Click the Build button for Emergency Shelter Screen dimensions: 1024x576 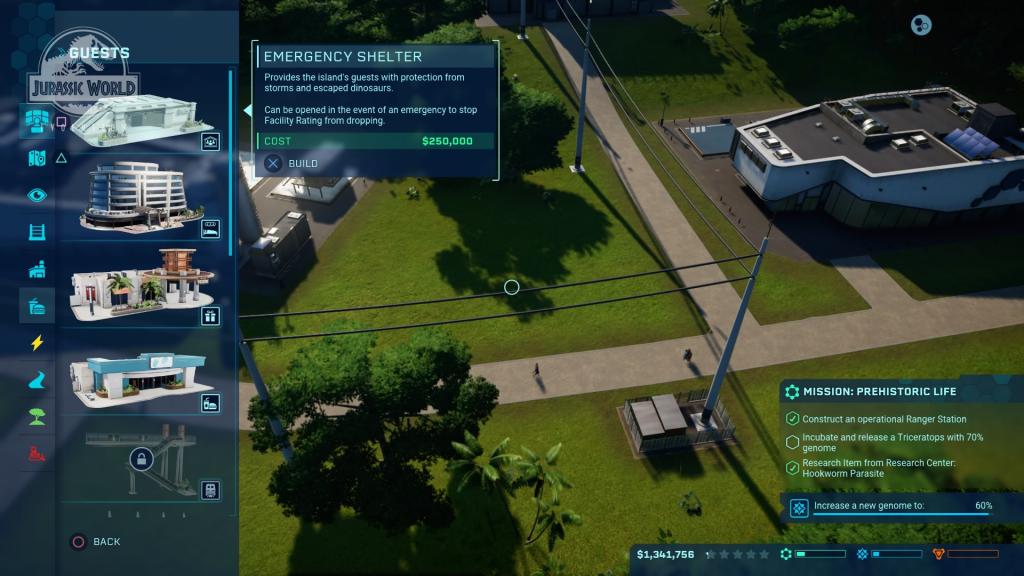click(290, 163)
